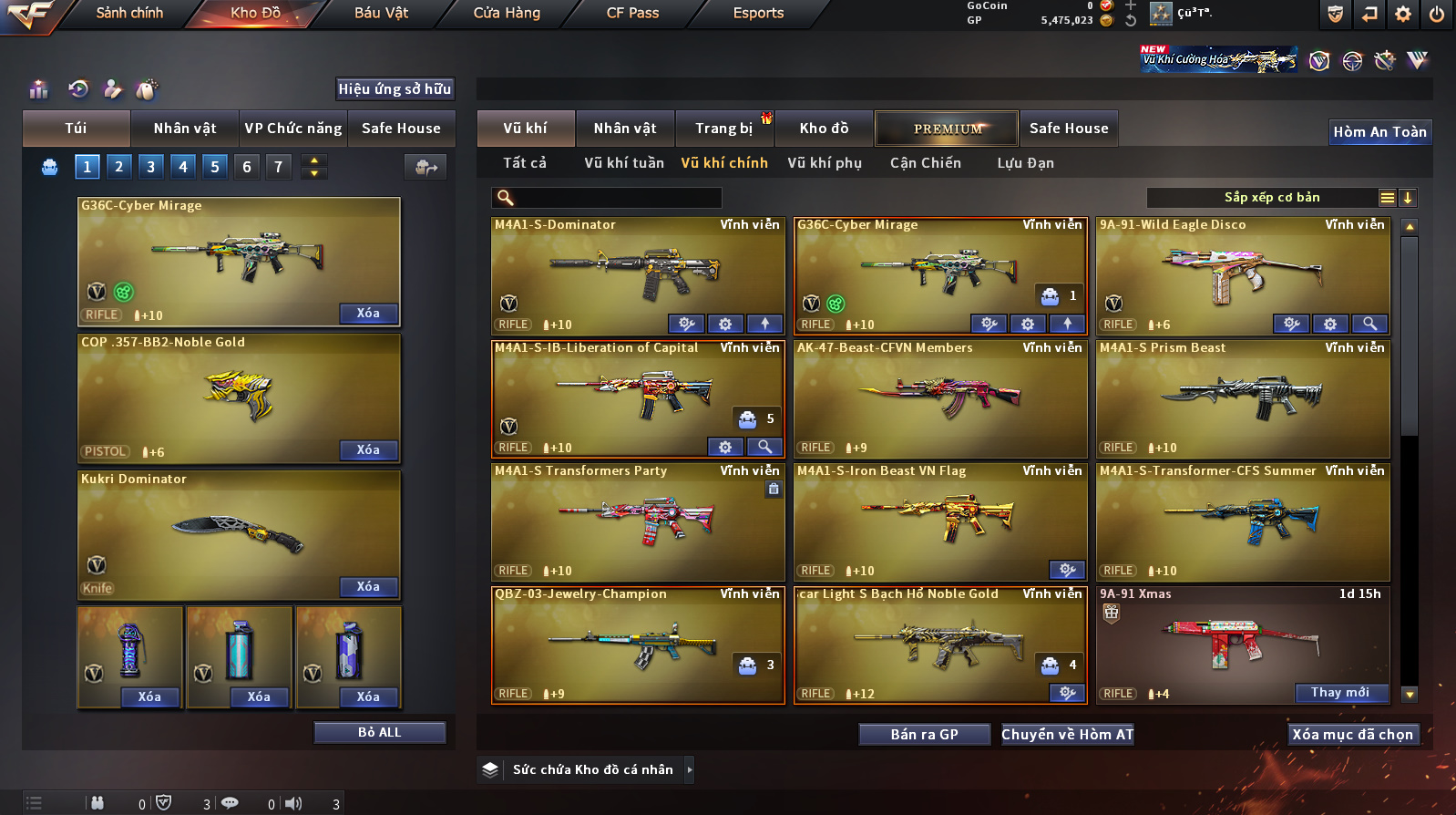Open settings via the gear icon
This screenshot has width=1456, height=815.
tap(1402, 14)
